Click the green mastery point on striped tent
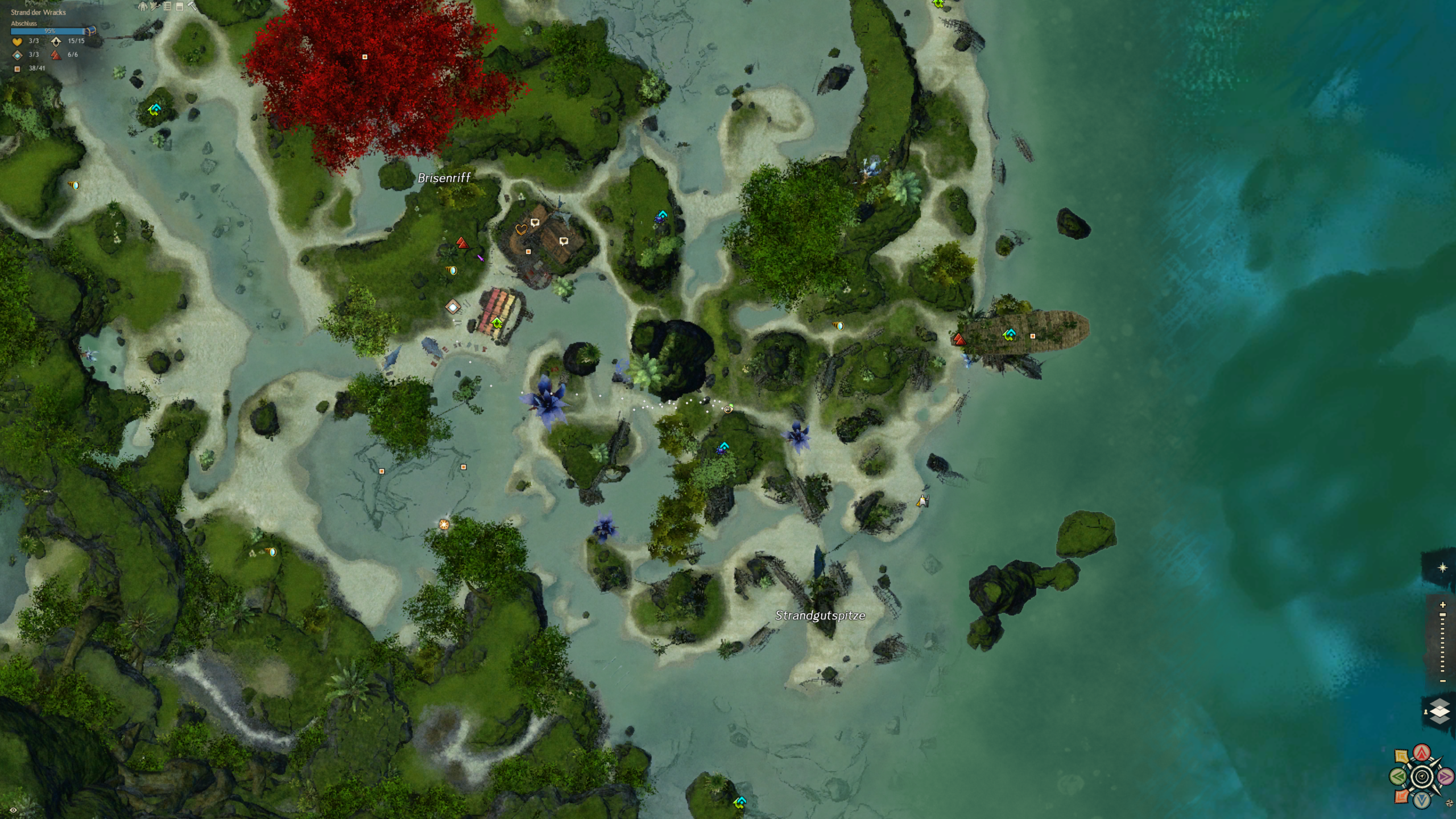1456x819 pixels. pyautogui.click(x=497, y=323)
